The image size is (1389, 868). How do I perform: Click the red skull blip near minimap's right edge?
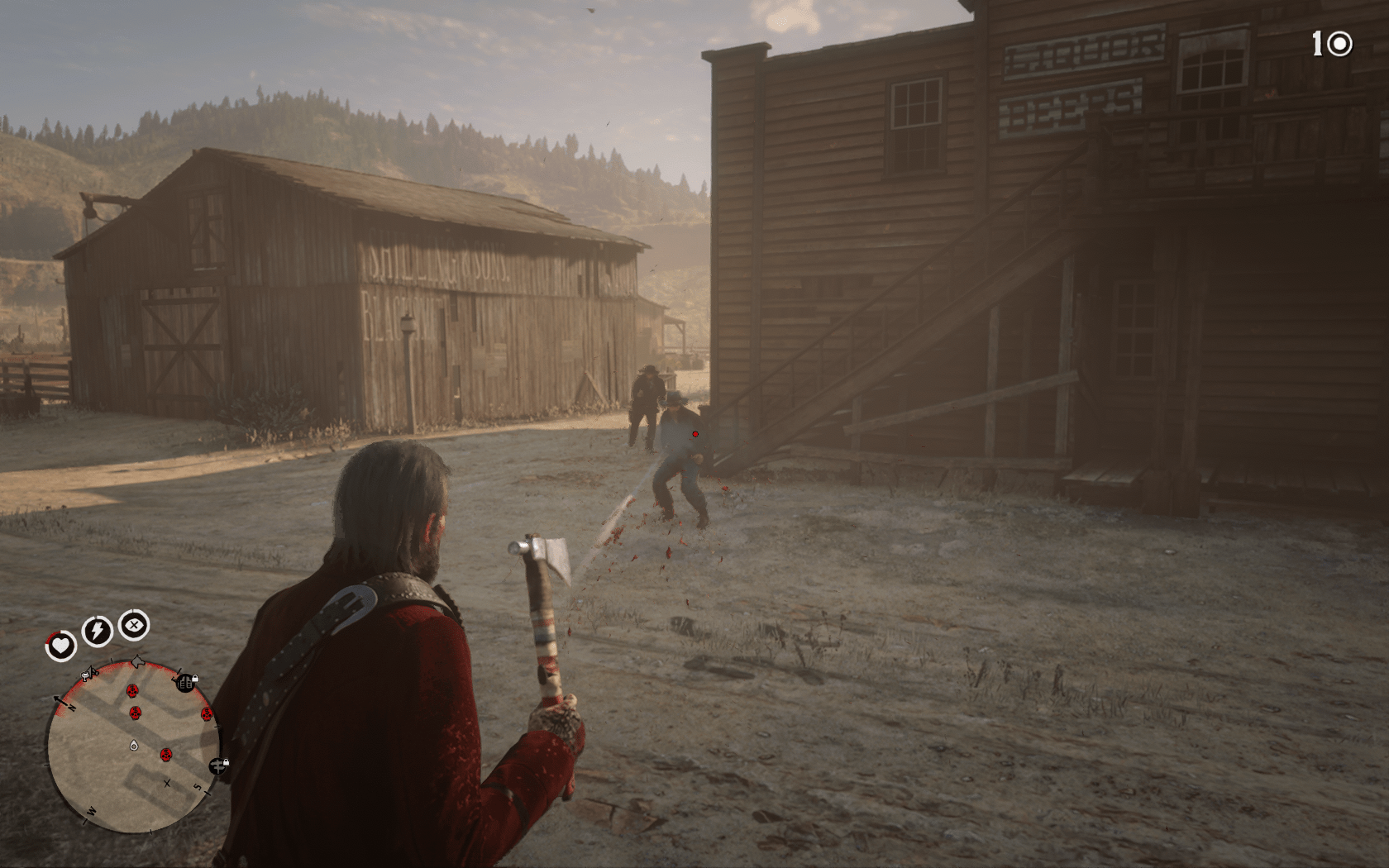(x=207, y=714)
